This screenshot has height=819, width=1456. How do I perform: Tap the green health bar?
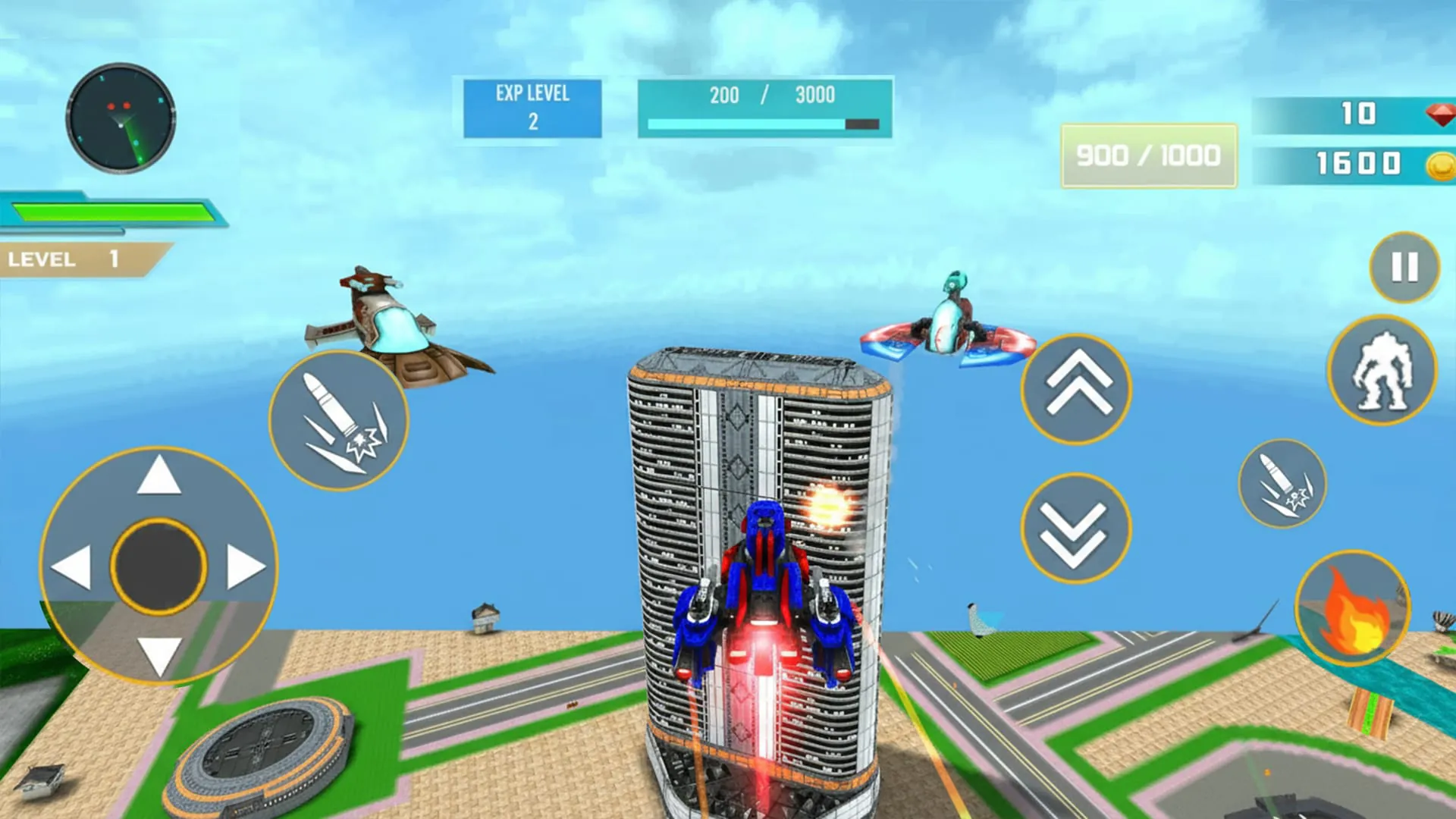[x=114, y=210]
